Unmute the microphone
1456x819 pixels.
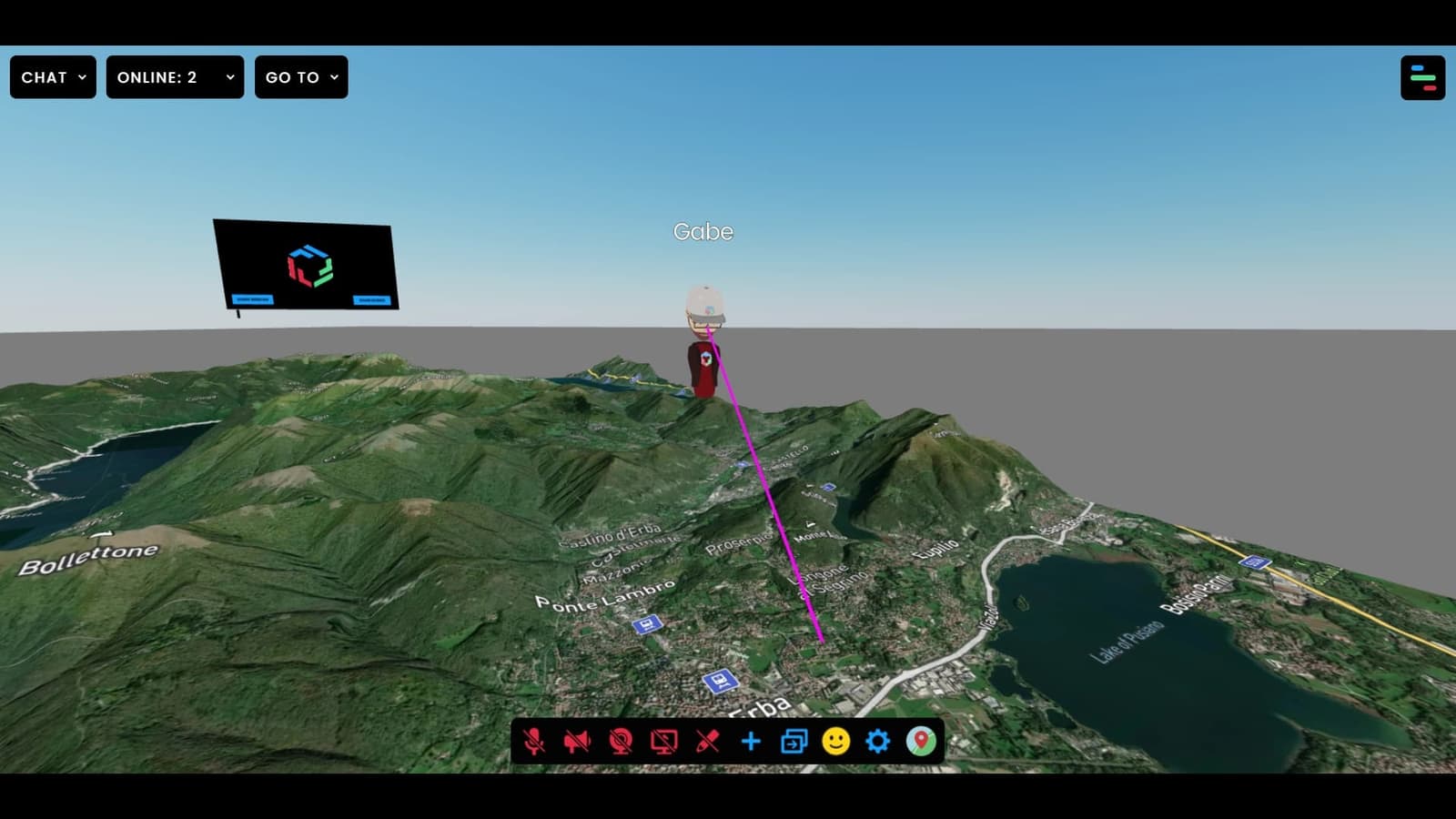point(534,741)
